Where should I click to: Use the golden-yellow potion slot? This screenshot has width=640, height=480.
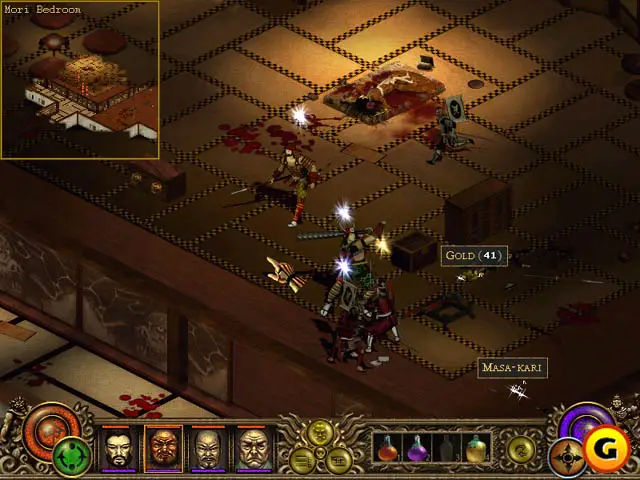click(476, 448)
